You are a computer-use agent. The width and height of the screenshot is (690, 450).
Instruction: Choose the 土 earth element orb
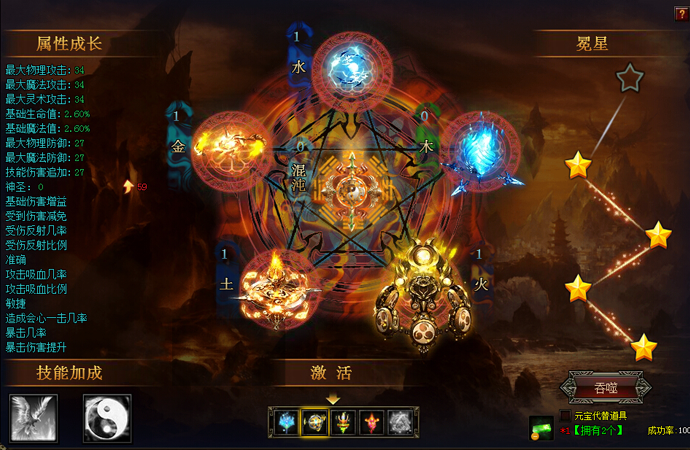[x=275, y=281]
